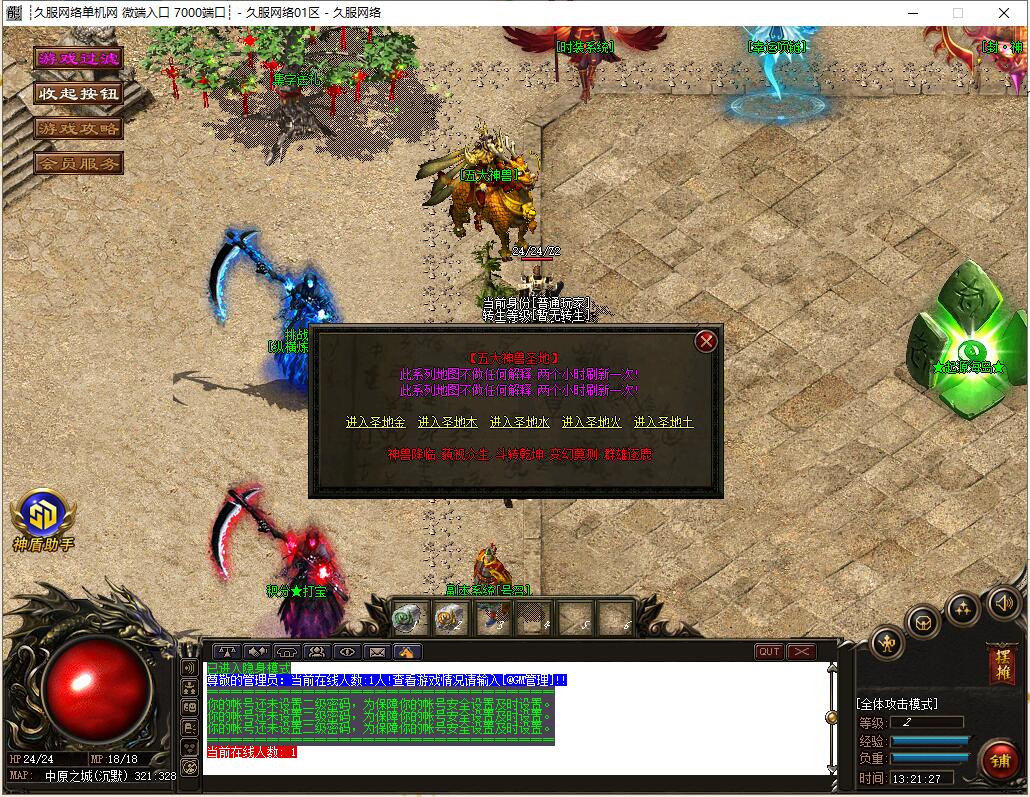Choose the 进入圣地金 link

pyautogui.click(x=376, y=422)
